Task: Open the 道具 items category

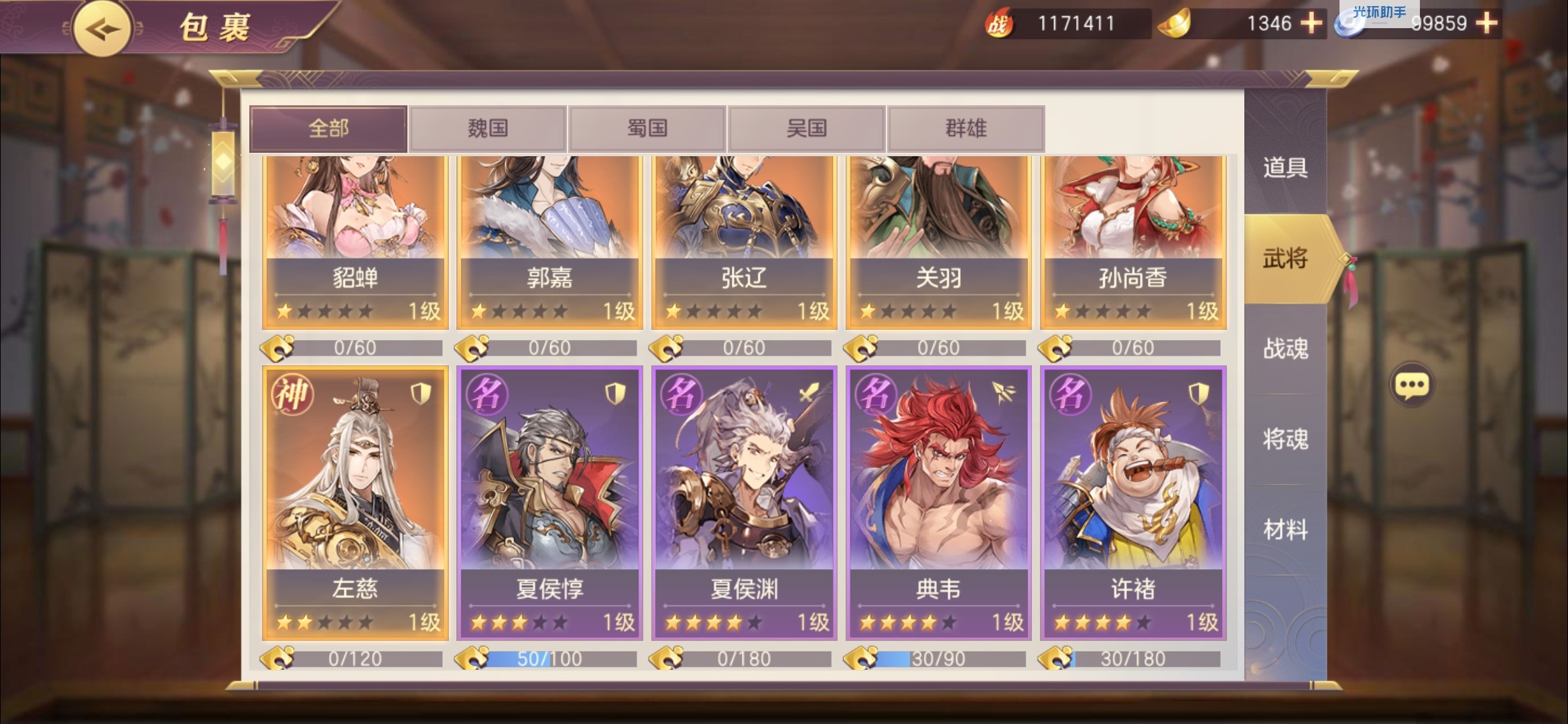Action: (x=1285, y=168)
